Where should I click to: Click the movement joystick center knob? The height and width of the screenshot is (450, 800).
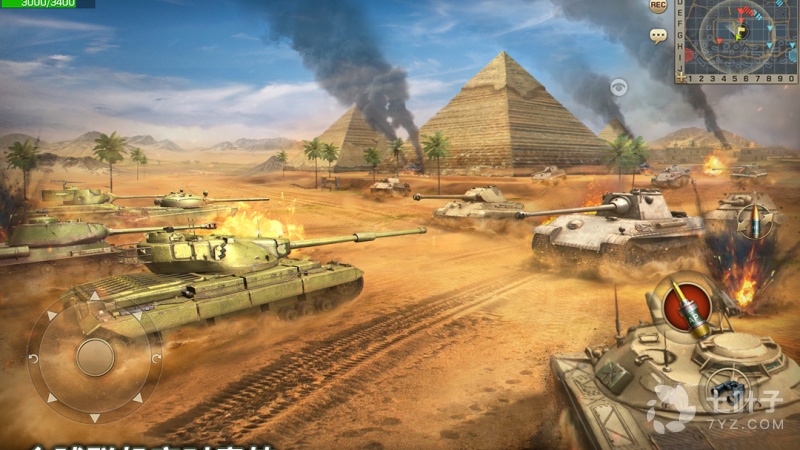(x=95, y=357)
